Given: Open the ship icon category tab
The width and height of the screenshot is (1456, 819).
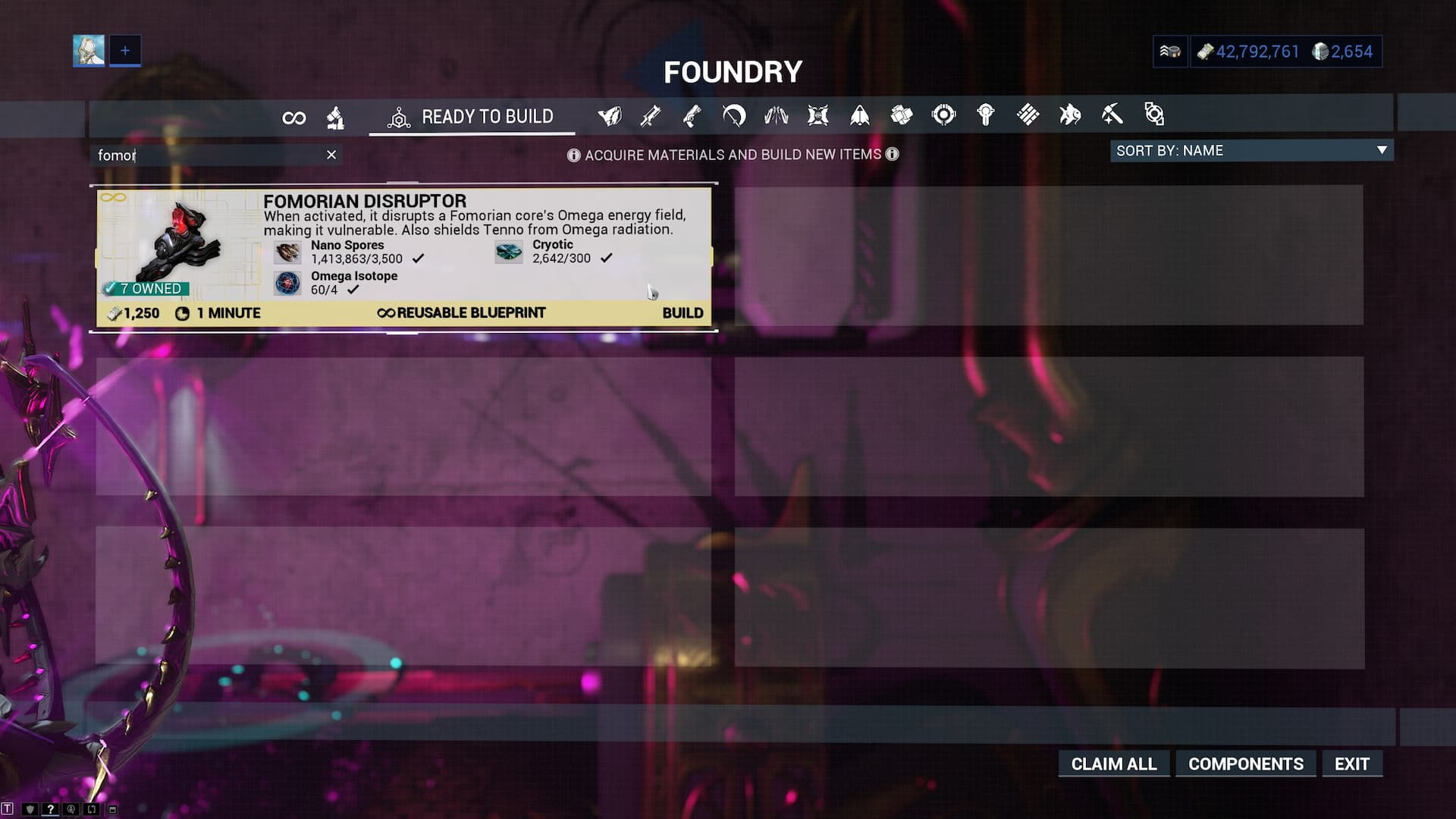Looking at the screenshot, I should point(860,115).
